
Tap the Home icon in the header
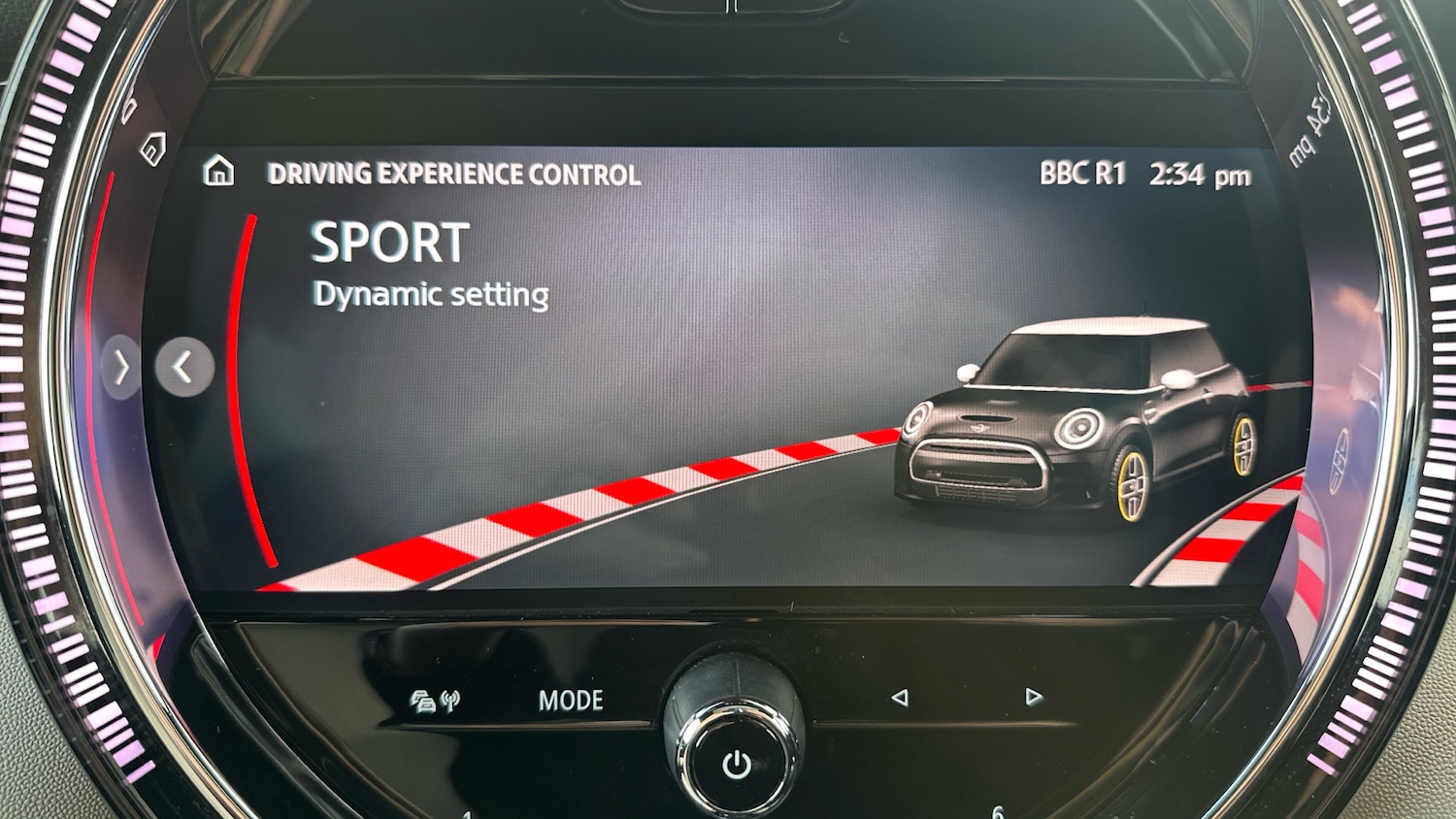pos(221,174)
